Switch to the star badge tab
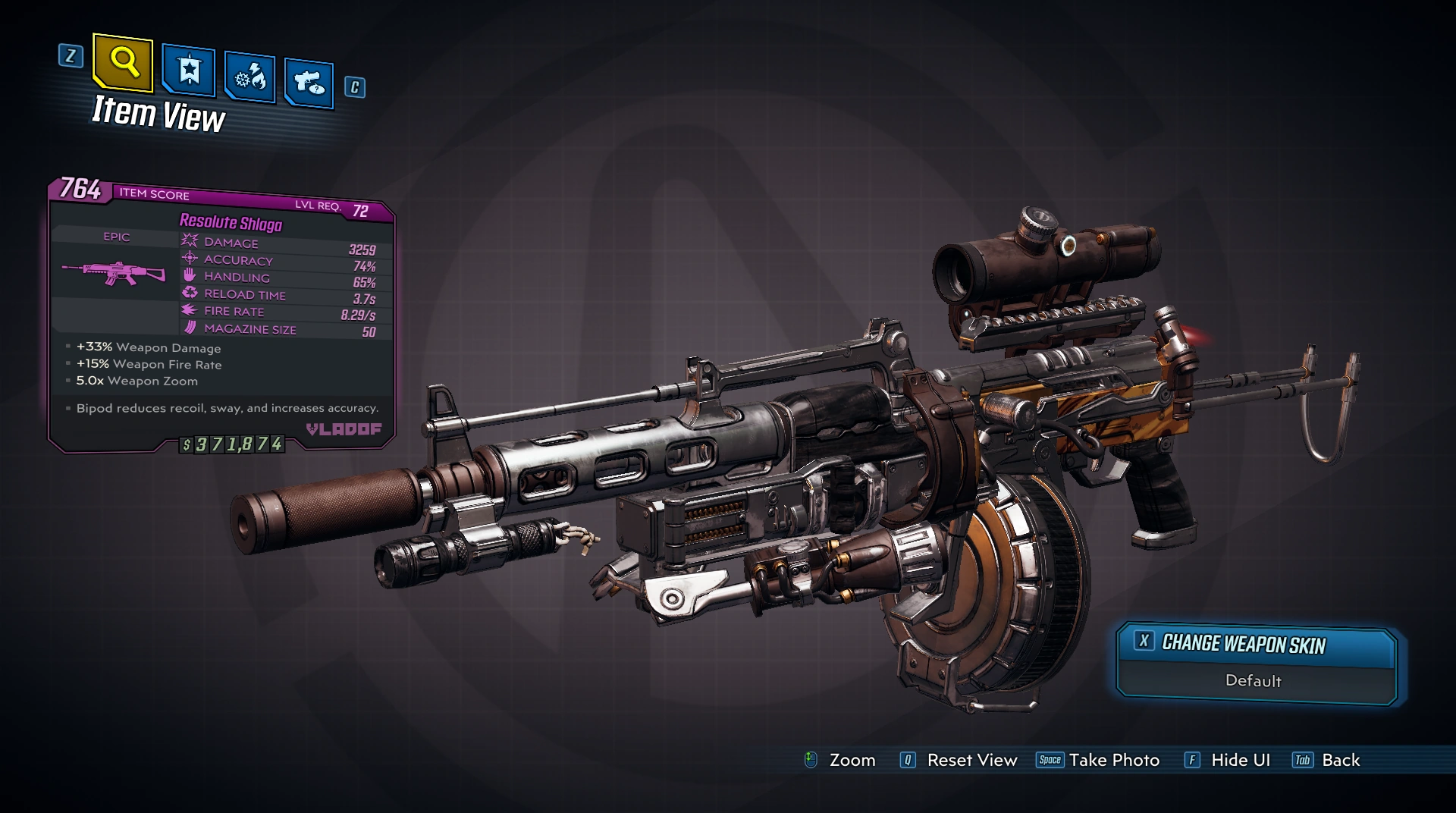This screenshot has height=813, width=1456. (189, 72)
